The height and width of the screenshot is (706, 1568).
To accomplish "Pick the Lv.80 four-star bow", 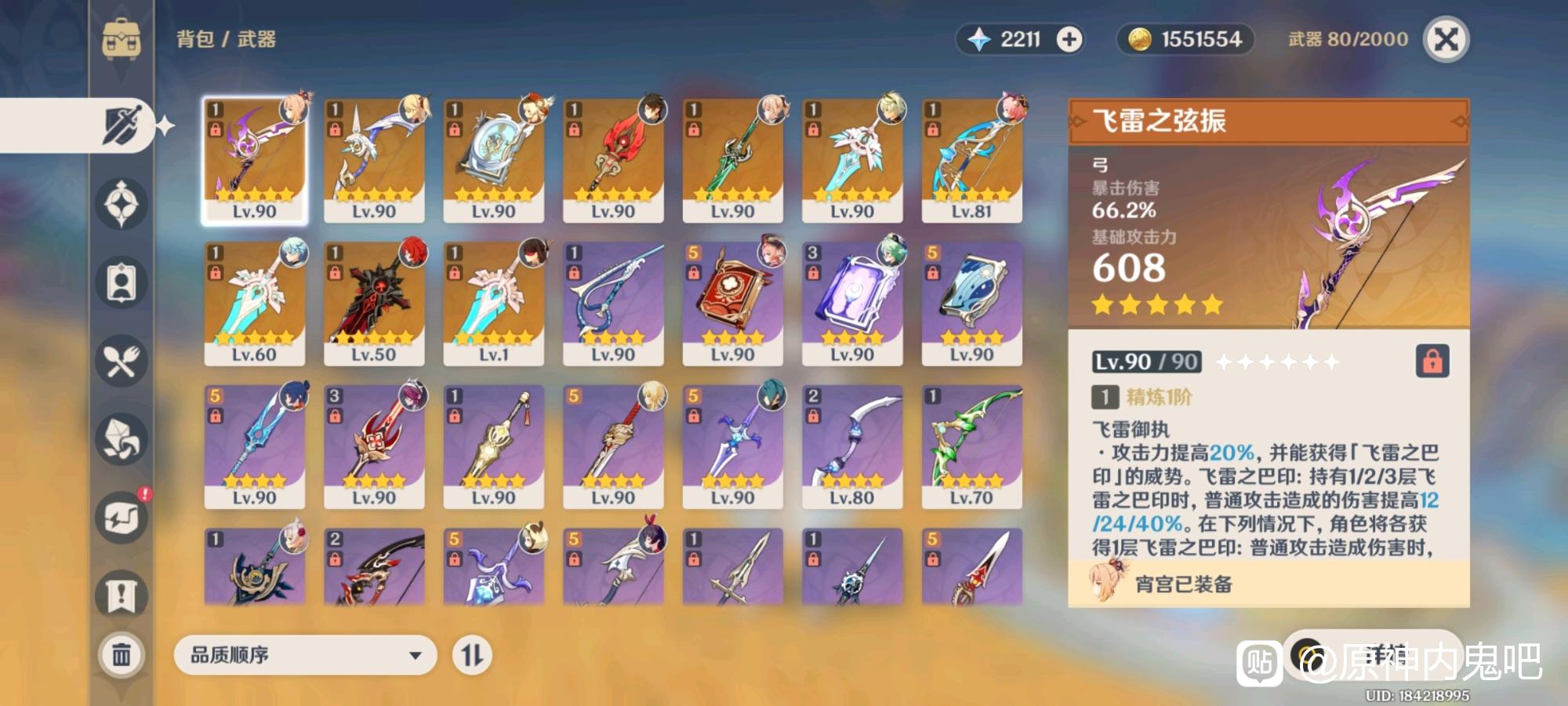I will point(852,446).
